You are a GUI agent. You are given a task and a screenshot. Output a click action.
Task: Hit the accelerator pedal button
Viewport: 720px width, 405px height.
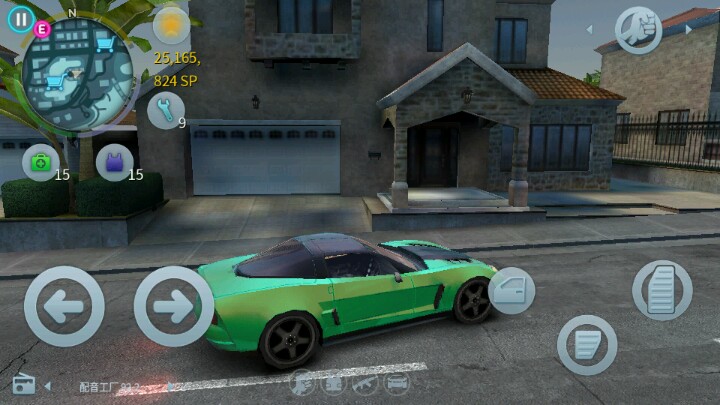[x=662, y=290]
